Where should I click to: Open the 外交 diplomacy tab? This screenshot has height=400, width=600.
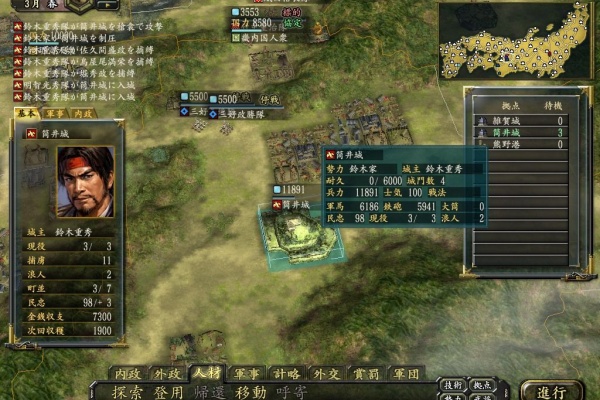[325, 373]
